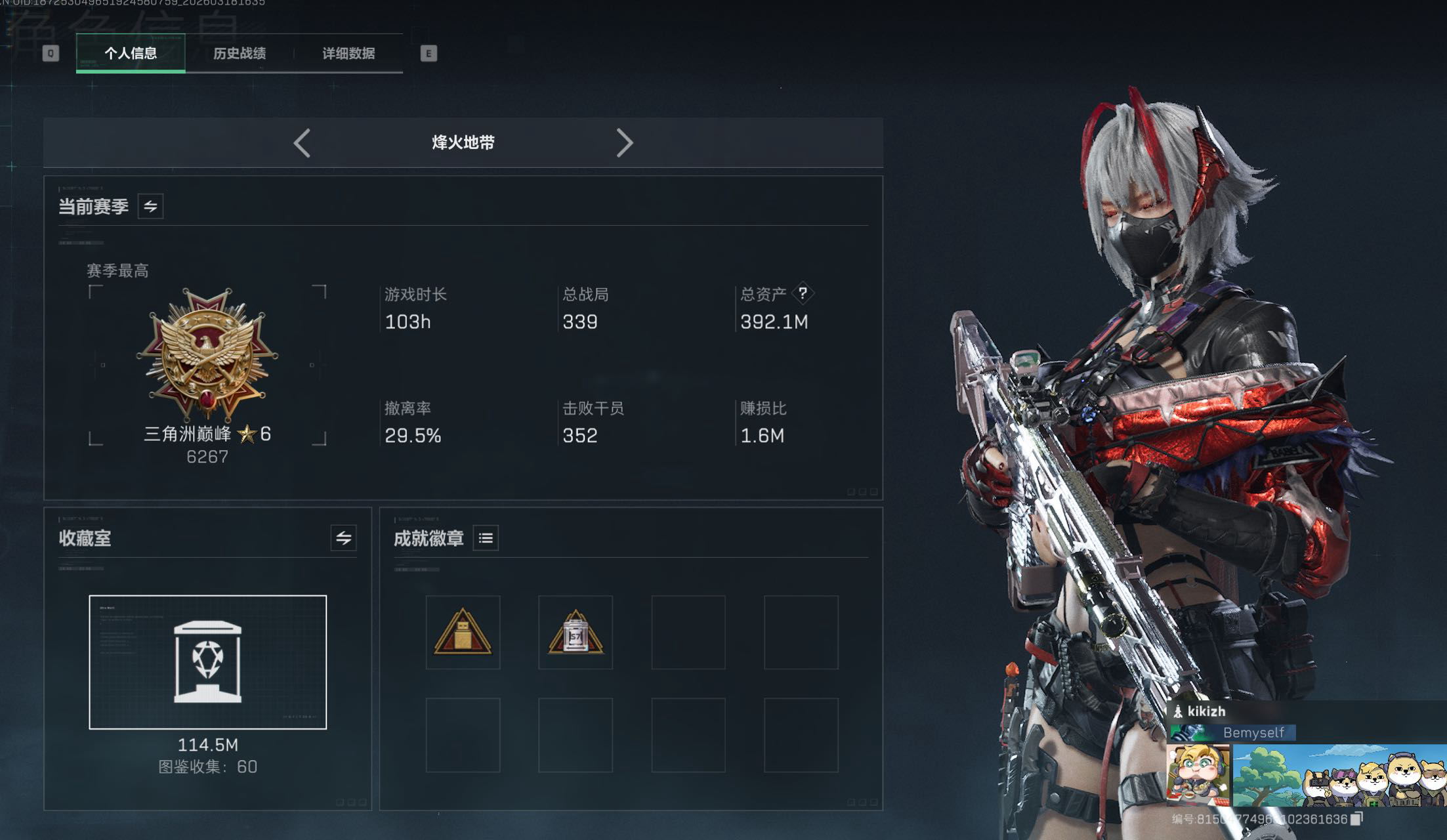The width and height of the screenshot is (1447, 840).
Task: Open the 历史战绩 tab
Action: [x=240, y=53]
